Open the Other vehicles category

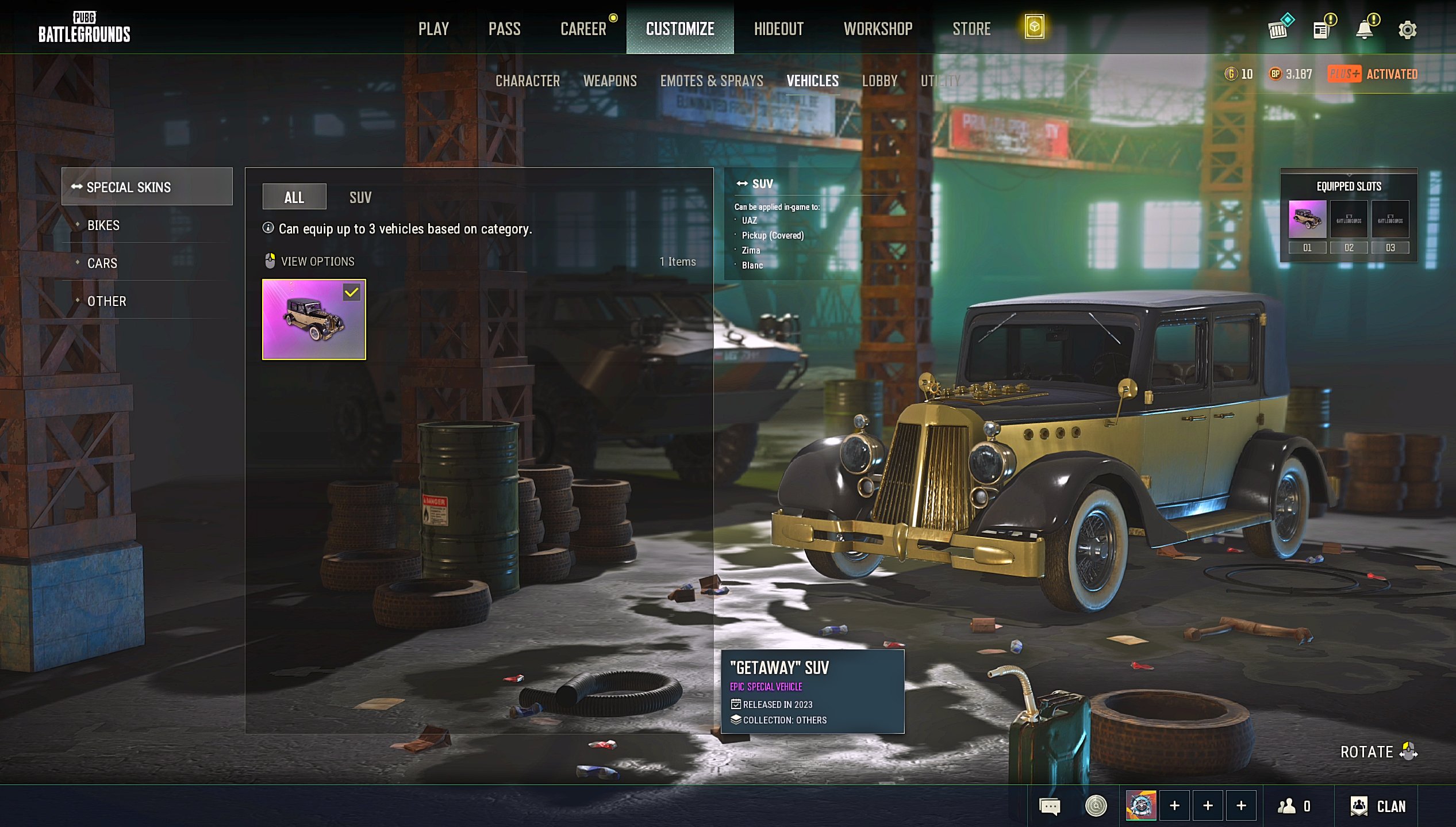click(x=107, y=301)
